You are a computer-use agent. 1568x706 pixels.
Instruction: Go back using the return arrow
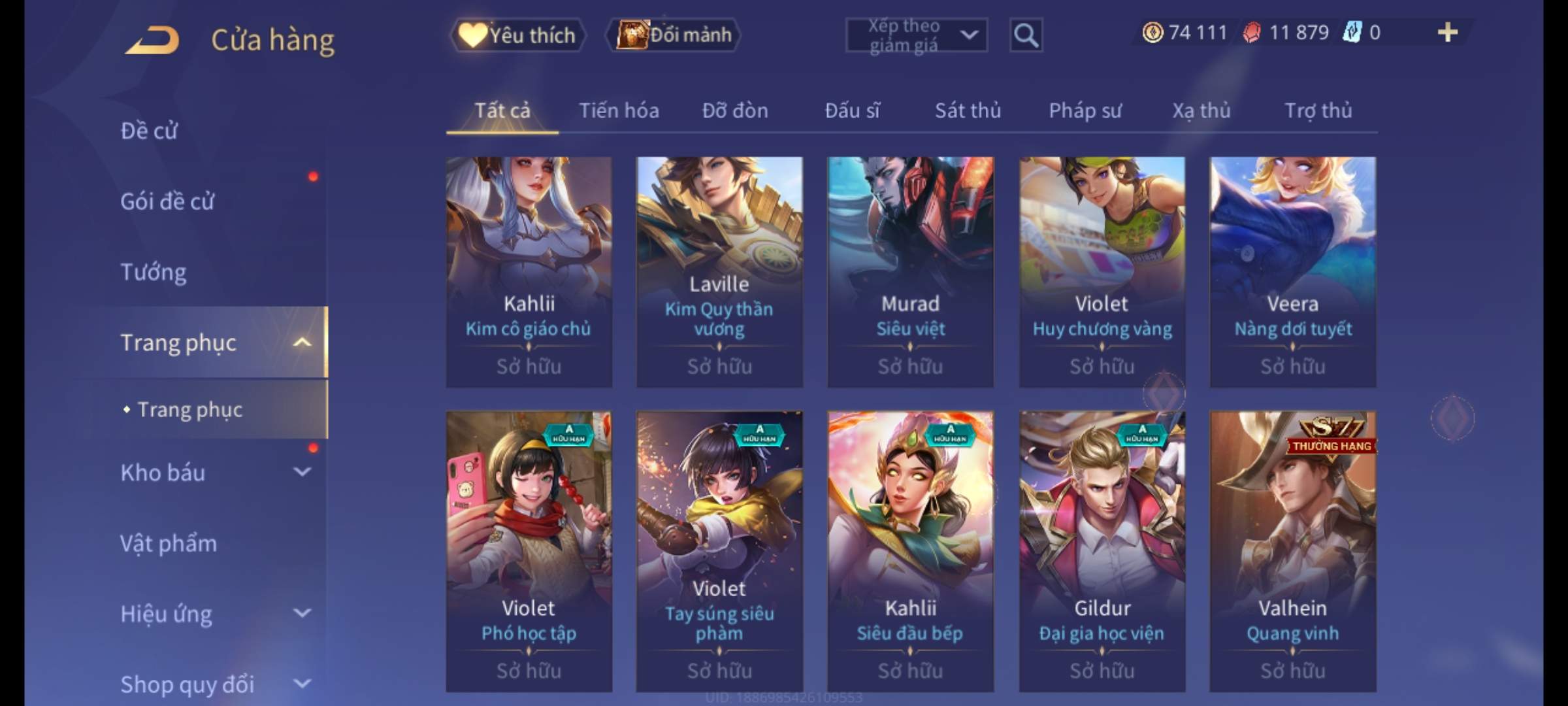pyautogui.click(x=153, y=40)
